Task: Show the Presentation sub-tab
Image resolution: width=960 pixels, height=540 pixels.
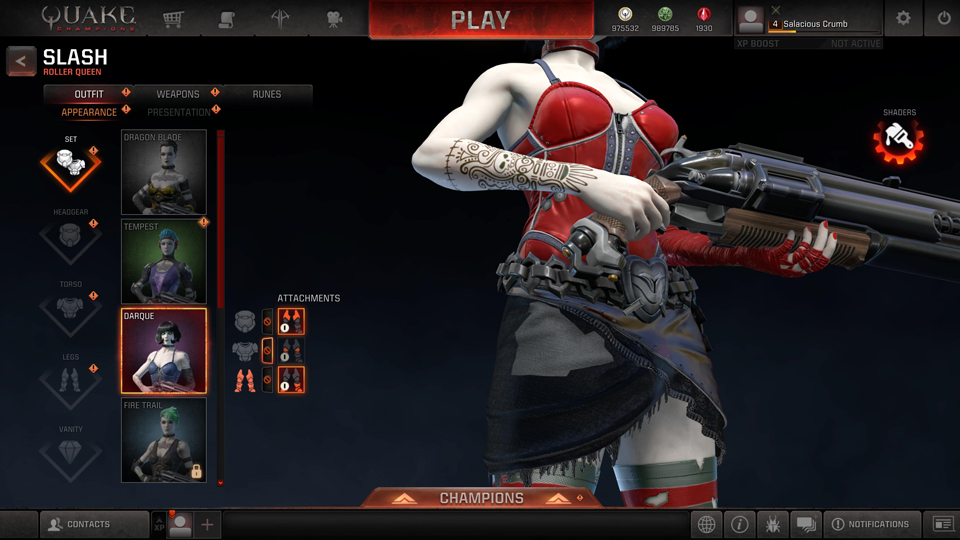Action: point(179,112)
